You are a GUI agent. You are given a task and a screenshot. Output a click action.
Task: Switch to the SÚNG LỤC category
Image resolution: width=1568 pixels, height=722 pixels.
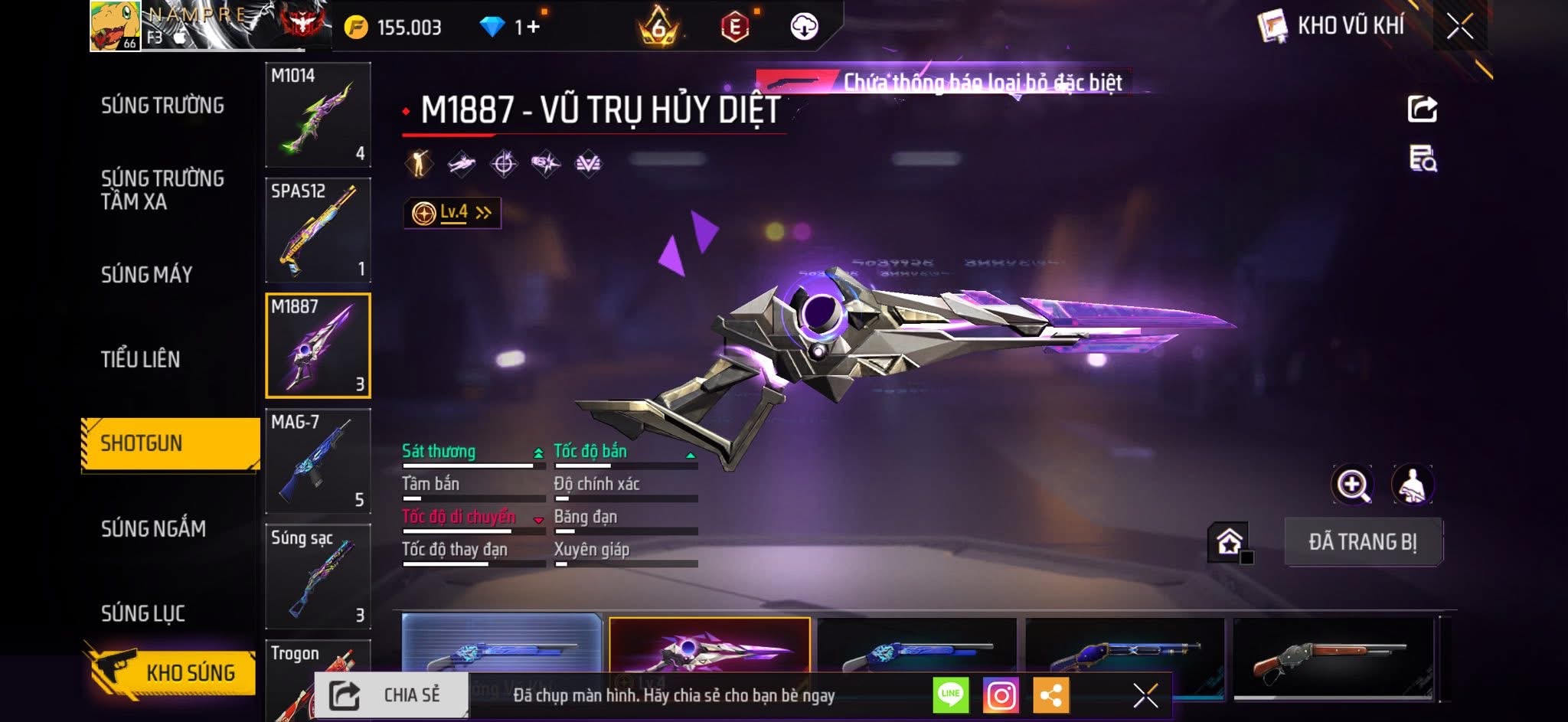(143, 613)
